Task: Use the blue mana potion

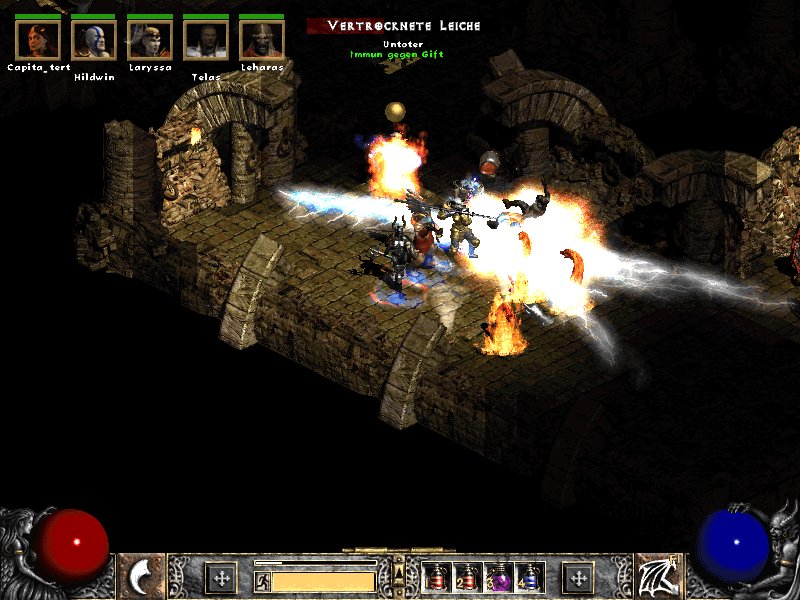Action: coord(528,578)
